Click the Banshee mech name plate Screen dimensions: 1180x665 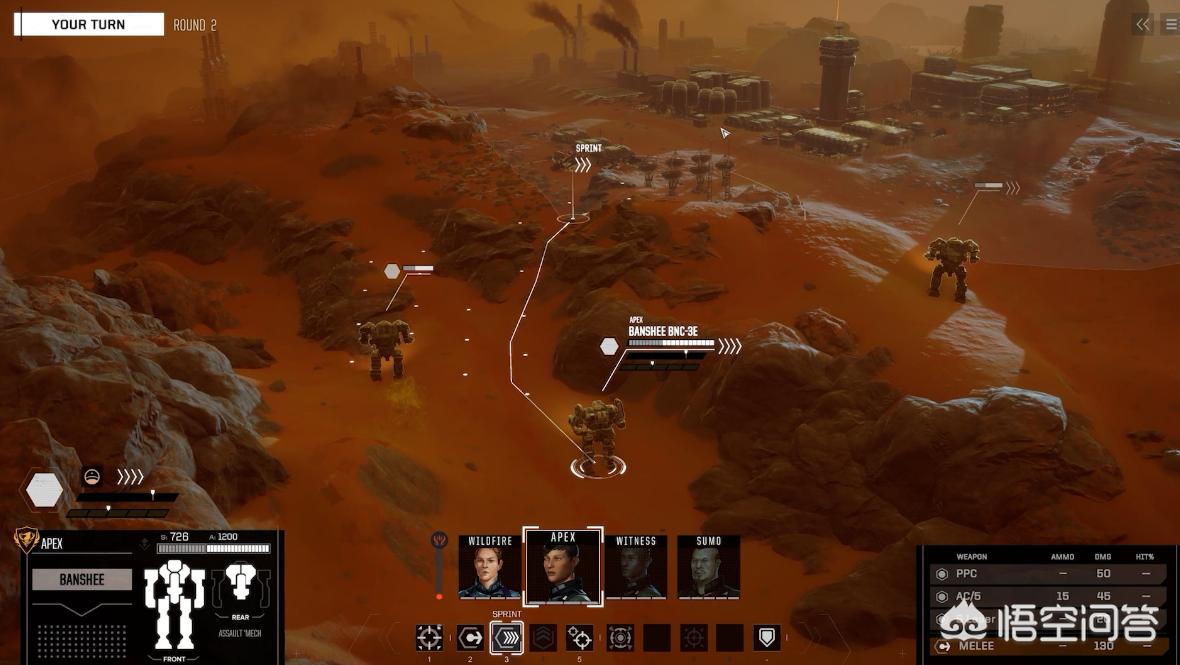(x=82, y=580)
